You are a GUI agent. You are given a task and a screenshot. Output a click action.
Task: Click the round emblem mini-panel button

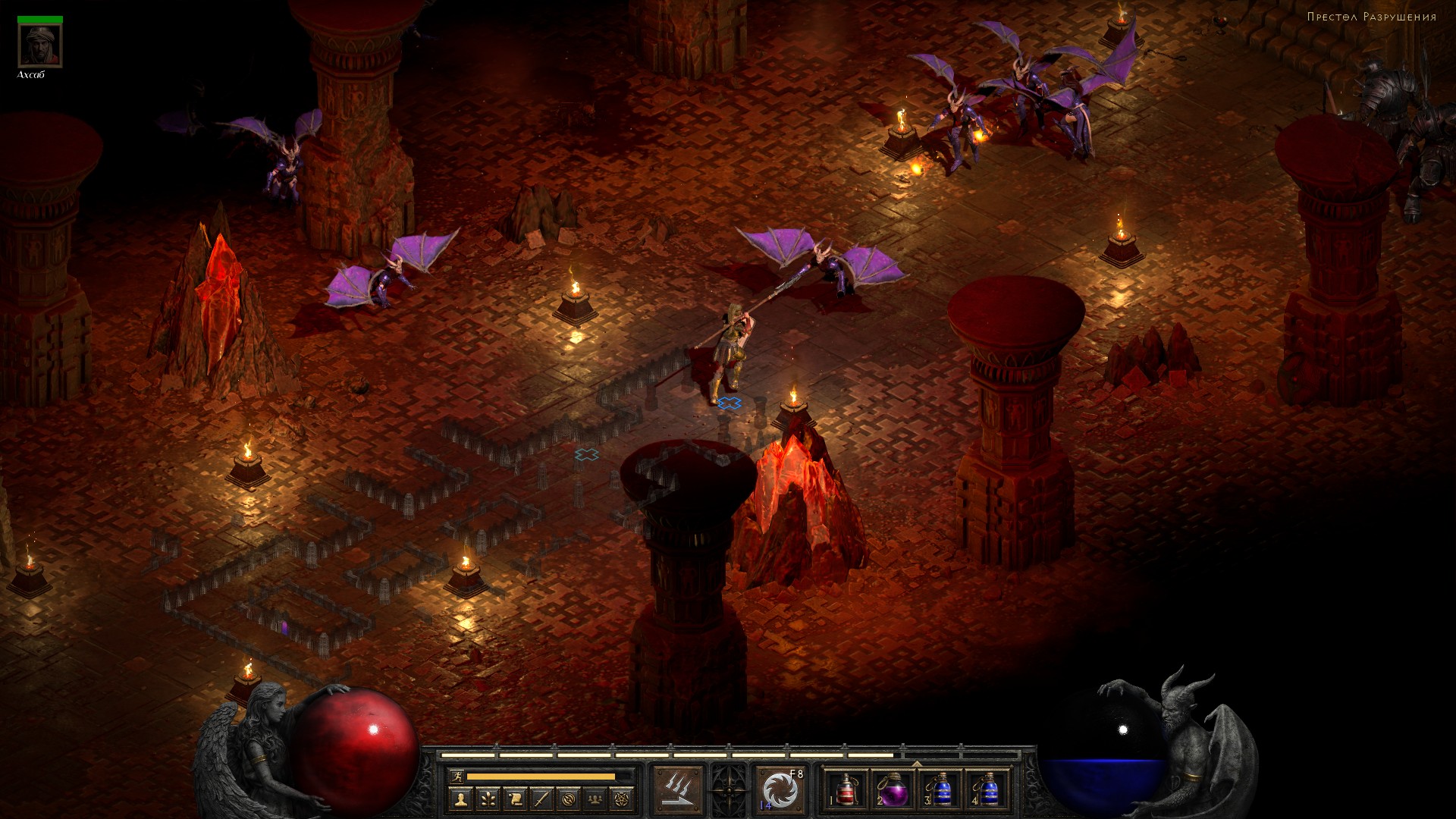(x=569, y=799)
